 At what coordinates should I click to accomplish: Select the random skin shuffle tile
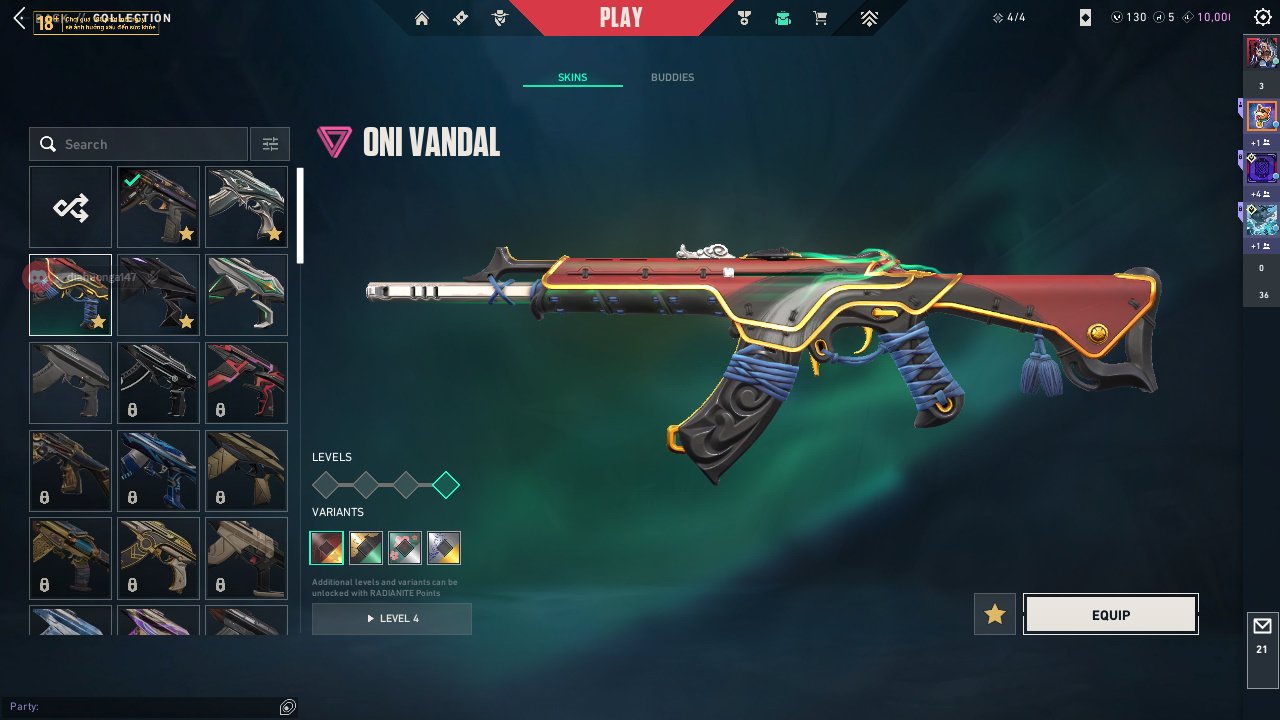[70, 207]
